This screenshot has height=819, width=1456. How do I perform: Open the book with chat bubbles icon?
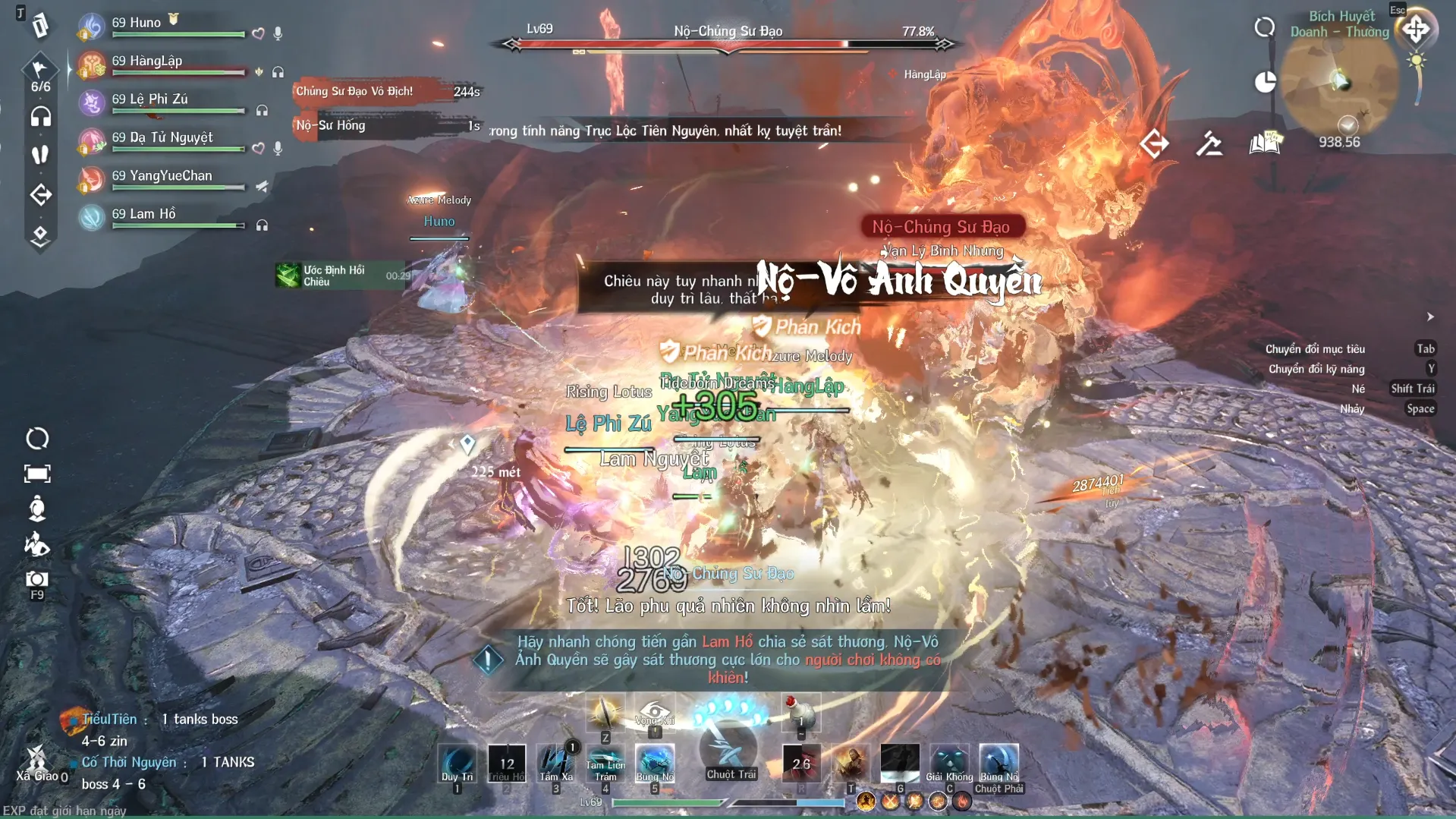pyautogui.click(x=1265, y=143)
